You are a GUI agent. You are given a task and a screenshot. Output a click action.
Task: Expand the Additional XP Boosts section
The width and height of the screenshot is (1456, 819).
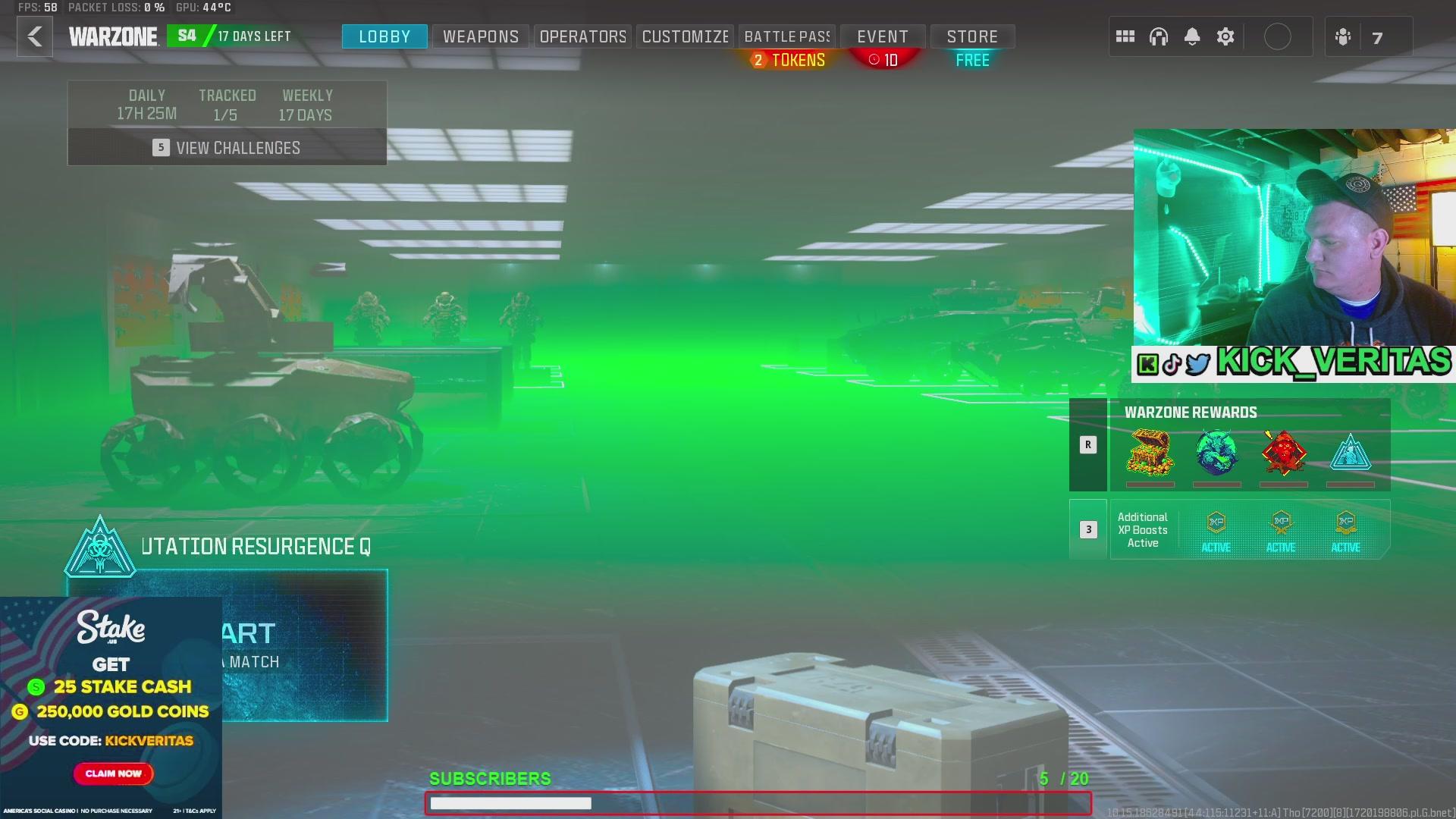(x=1088, y=529)
